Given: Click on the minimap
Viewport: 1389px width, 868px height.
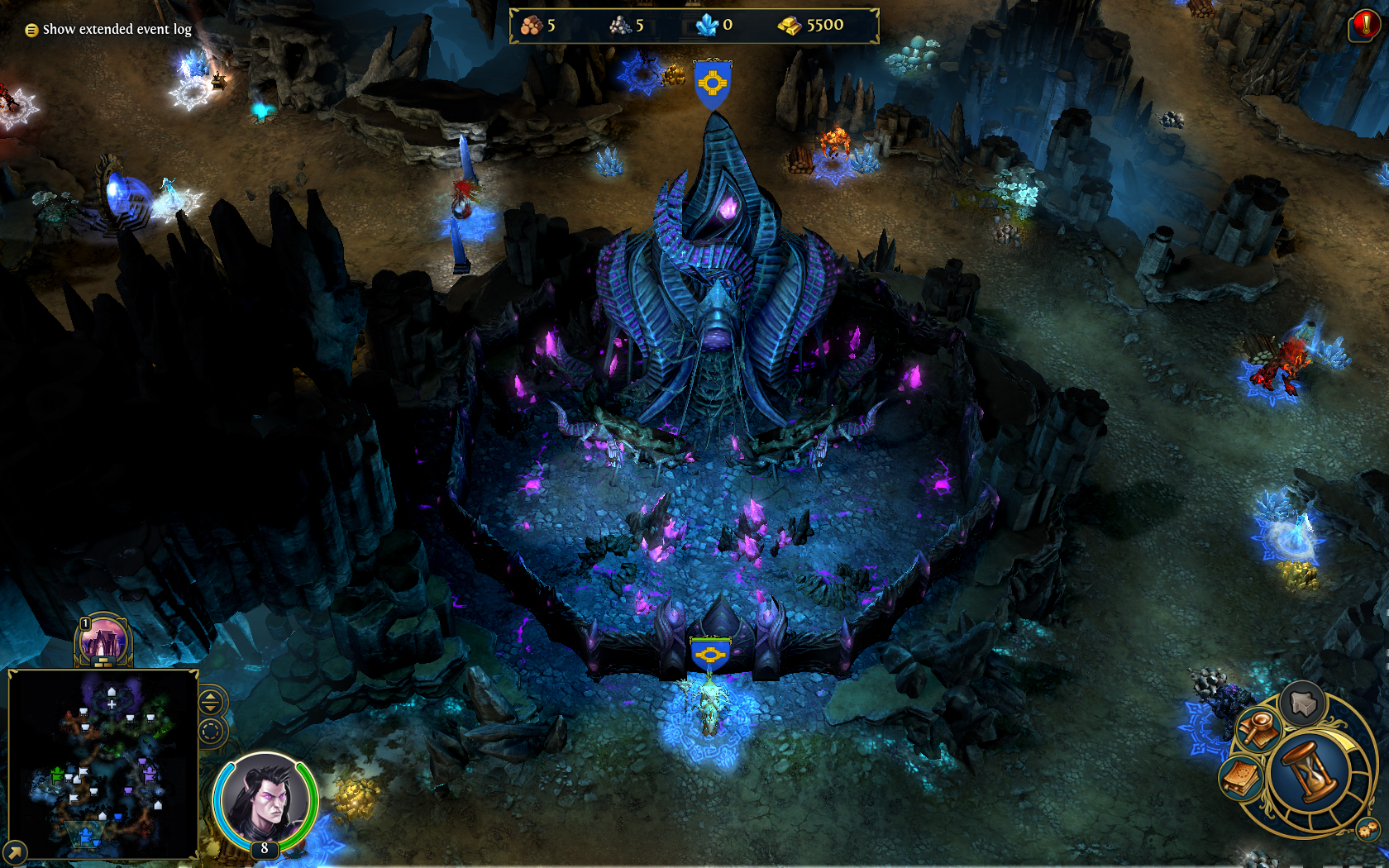Looking at the screenshot, I should [103, 764].
